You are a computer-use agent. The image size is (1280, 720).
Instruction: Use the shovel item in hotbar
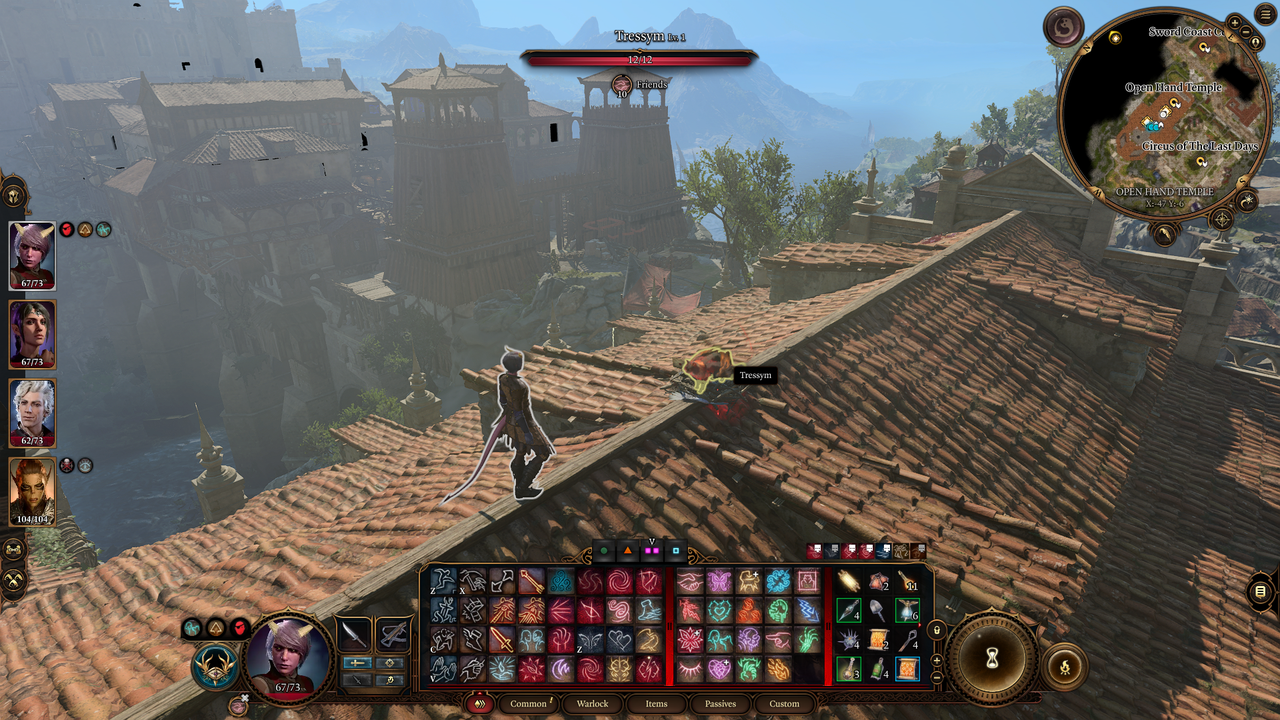(x=877, y=610)
